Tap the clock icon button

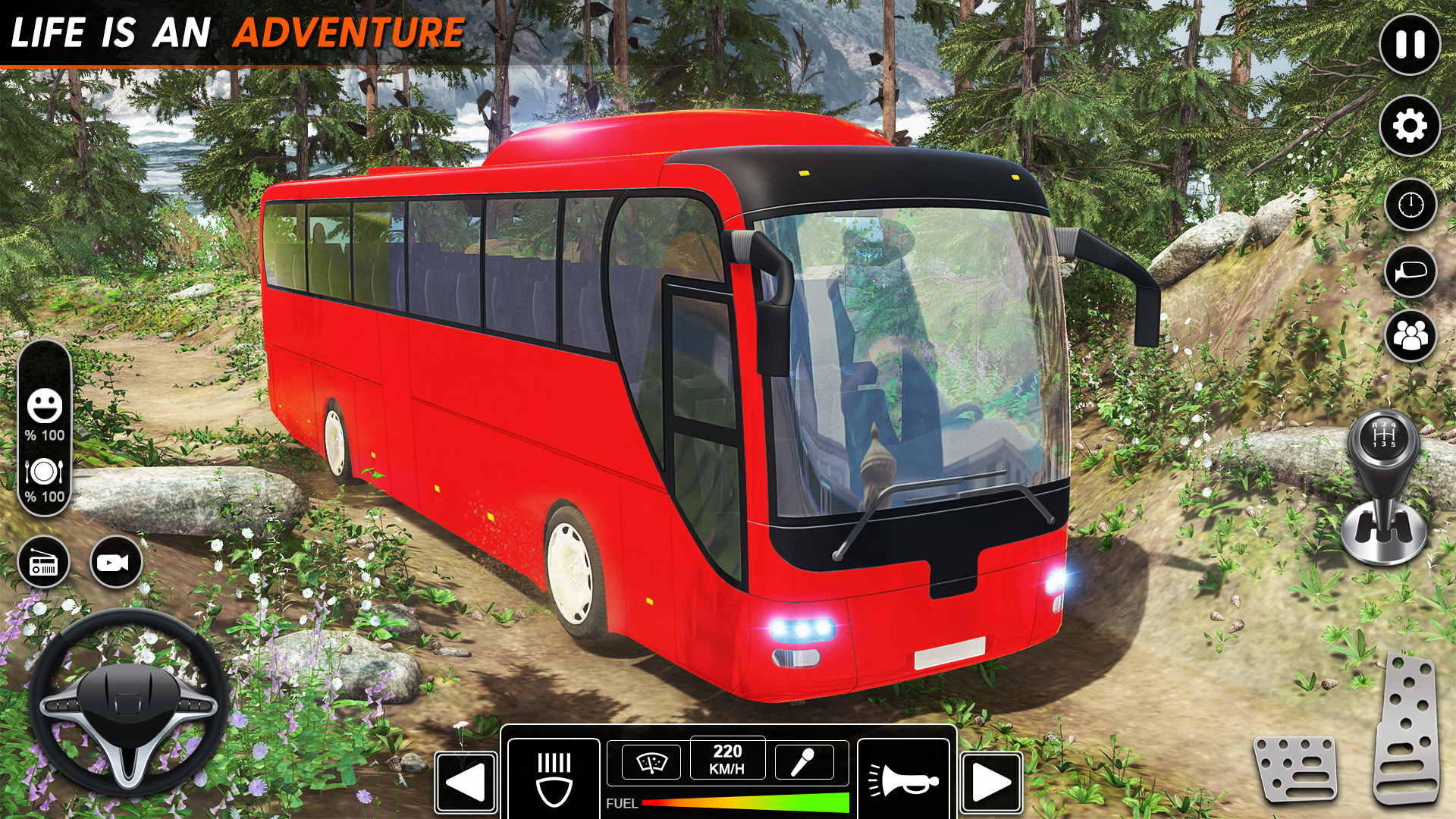point(1410,205)
